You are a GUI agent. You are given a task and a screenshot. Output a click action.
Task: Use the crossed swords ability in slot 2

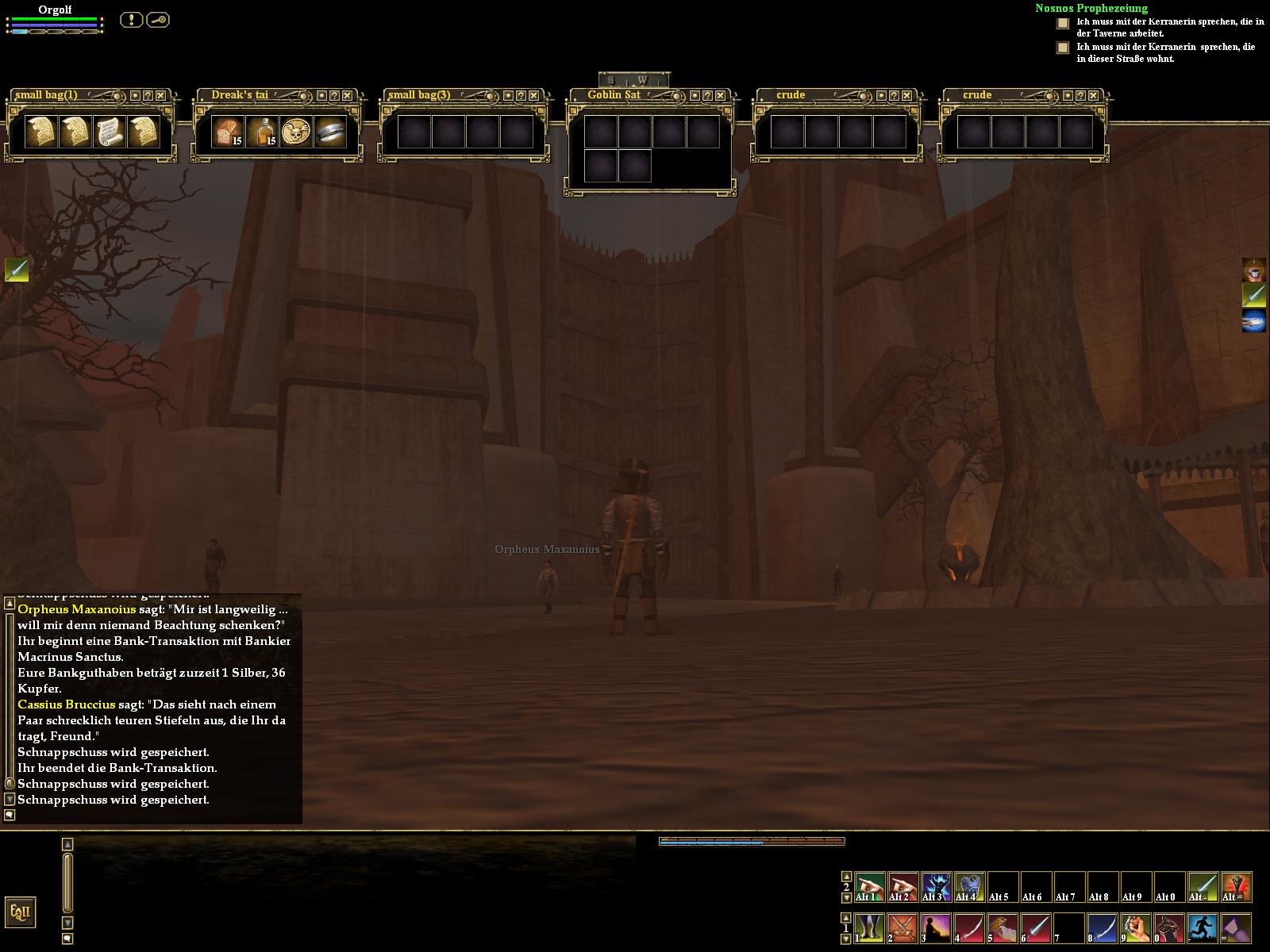pyautogui.click(x=902, y=927)
